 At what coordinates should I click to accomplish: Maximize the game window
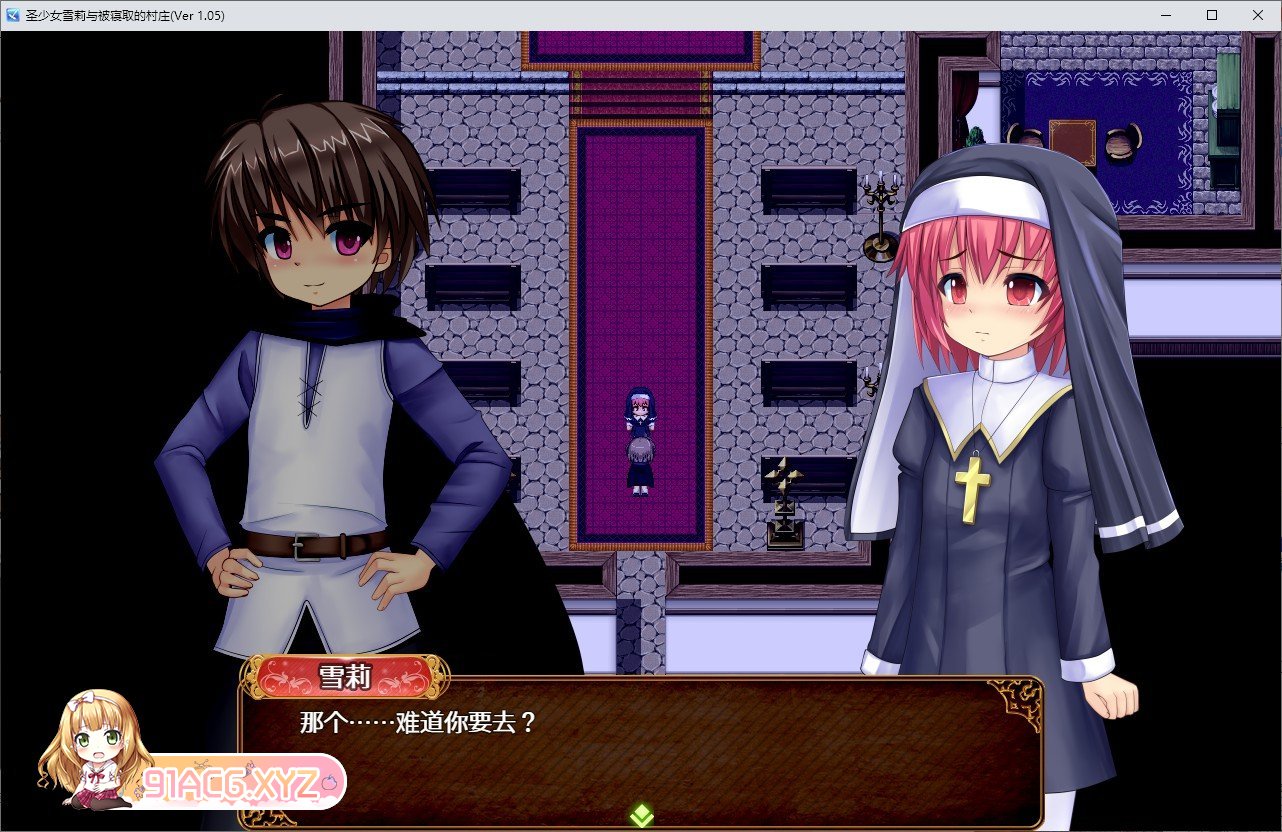coord(1212,15)
